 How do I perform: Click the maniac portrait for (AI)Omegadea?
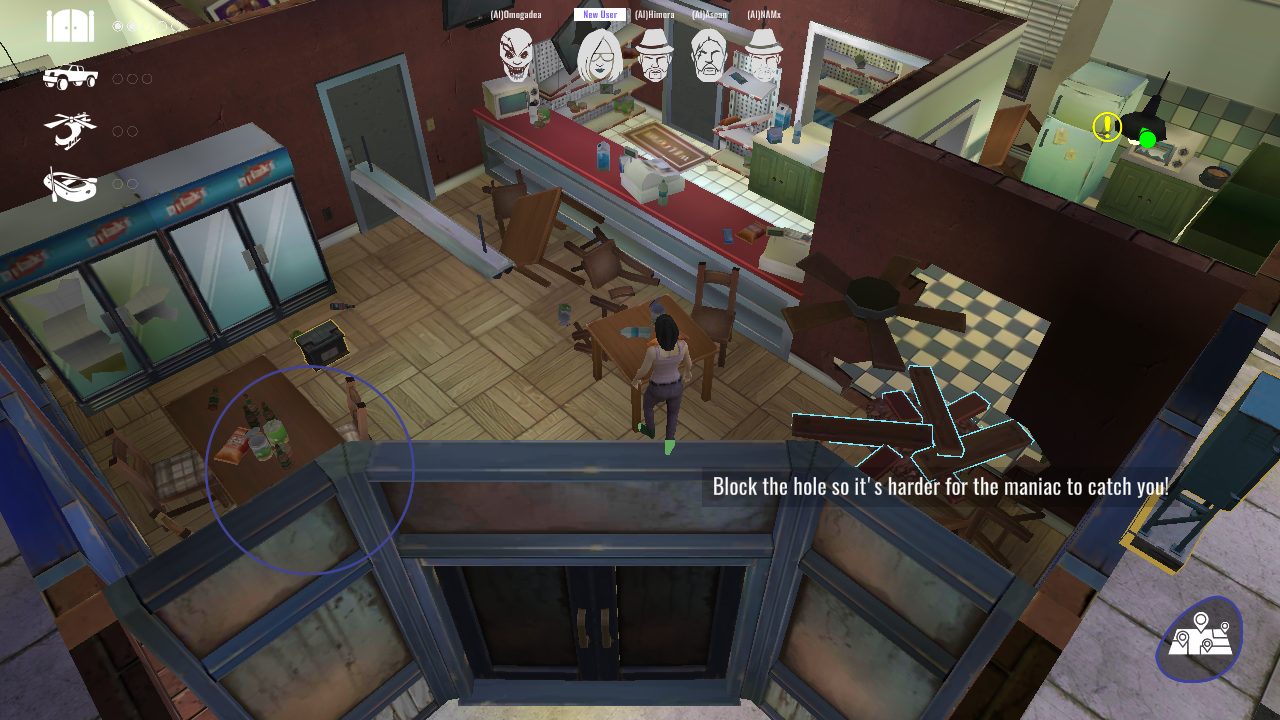click(x=516, y=54)
